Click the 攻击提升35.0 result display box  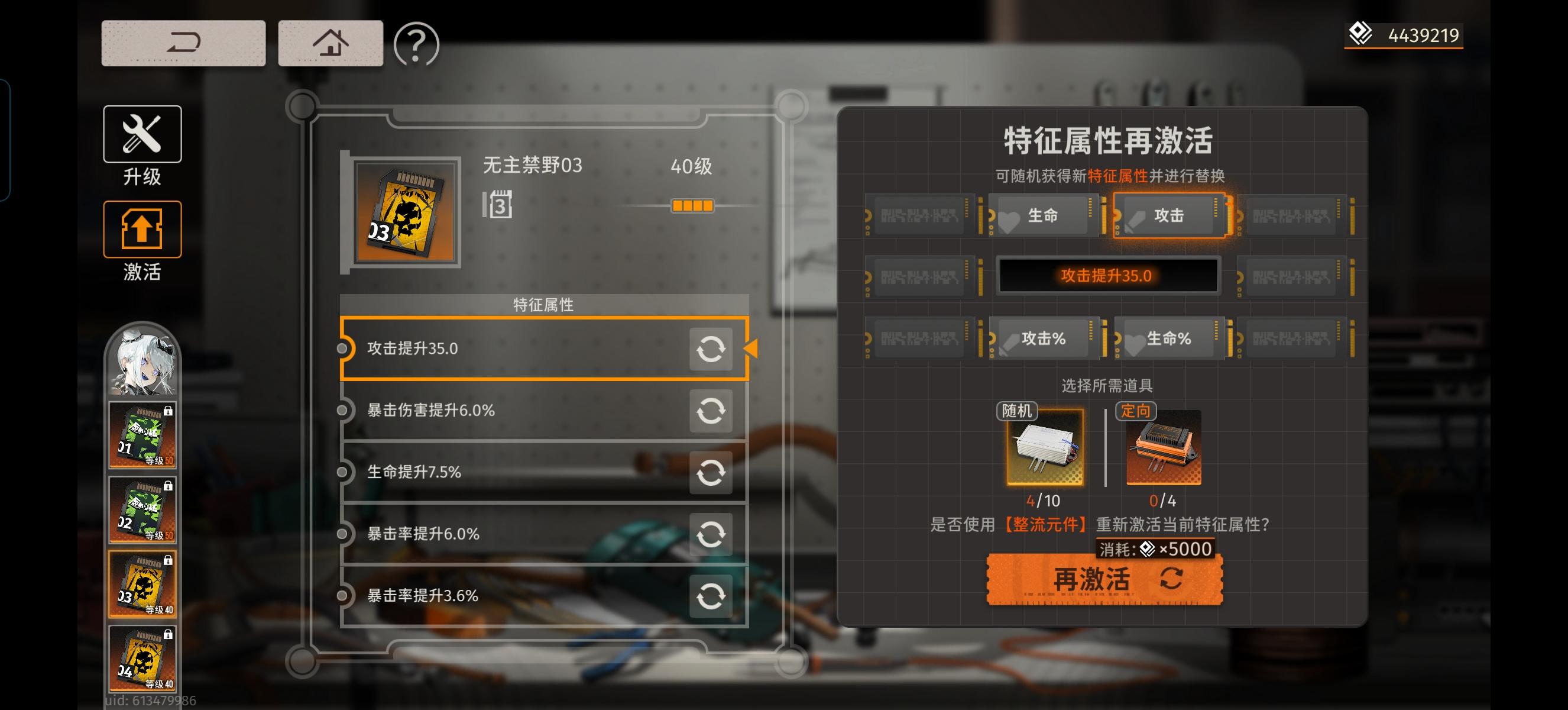click(1107, 275)
